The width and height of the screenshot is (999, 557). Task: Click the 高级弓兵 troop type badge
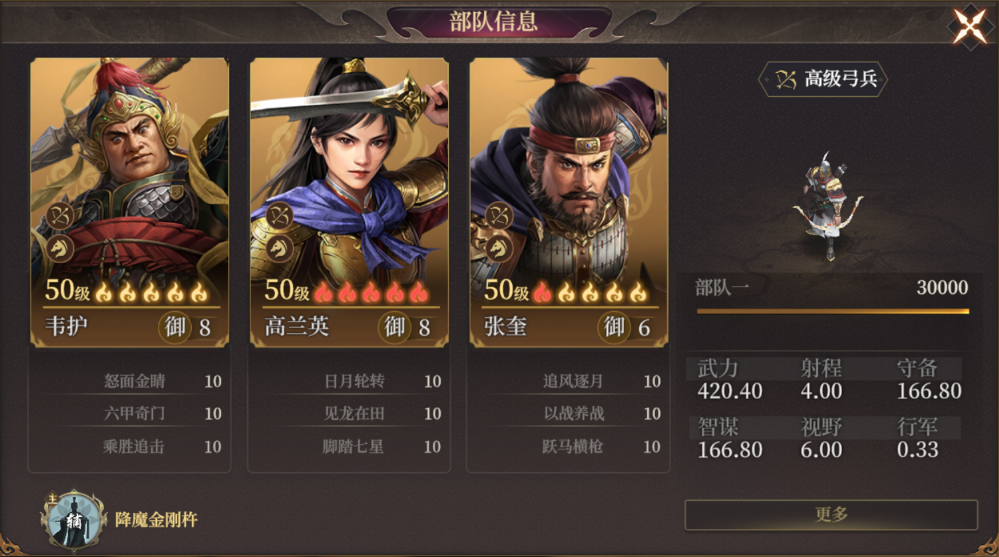[823, 79]
